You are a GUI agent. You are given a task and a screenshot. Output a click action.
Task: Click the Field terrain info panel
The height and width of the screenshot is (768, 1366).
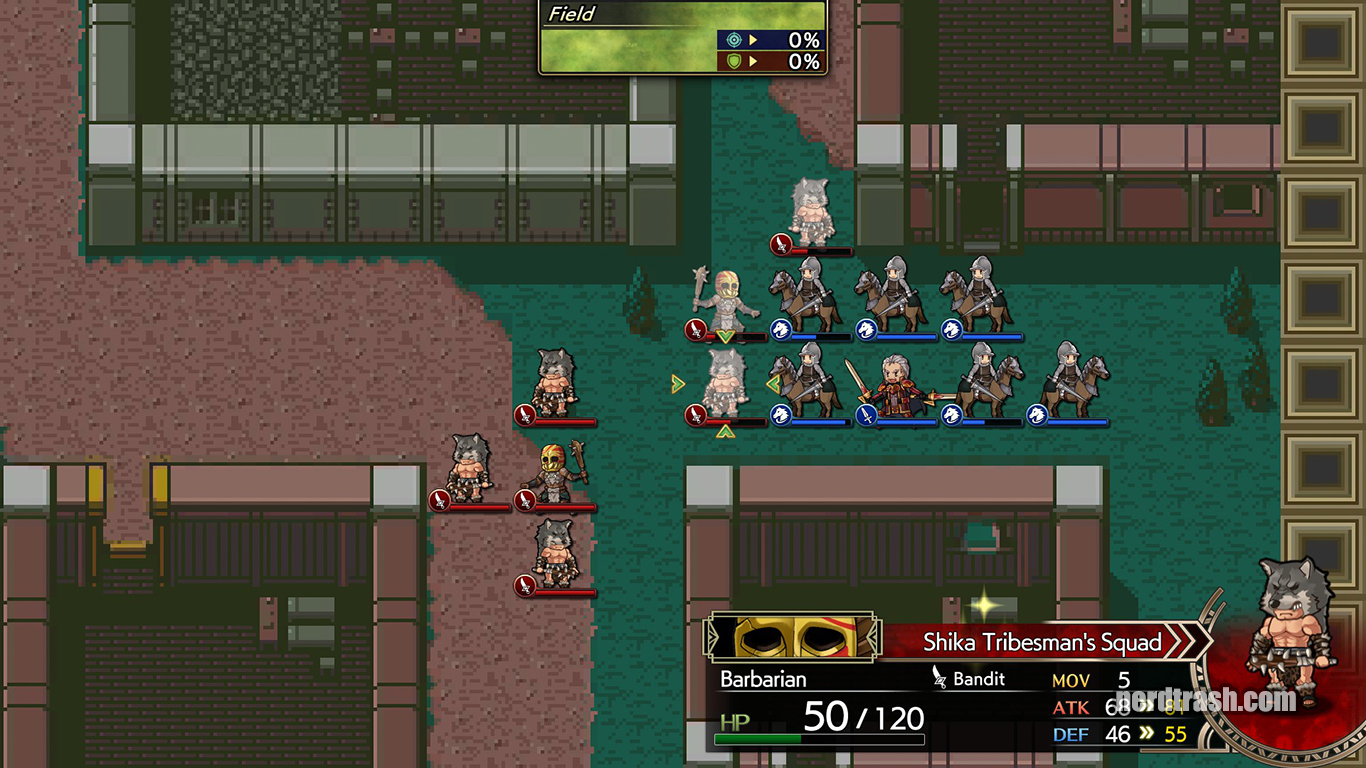683,37
